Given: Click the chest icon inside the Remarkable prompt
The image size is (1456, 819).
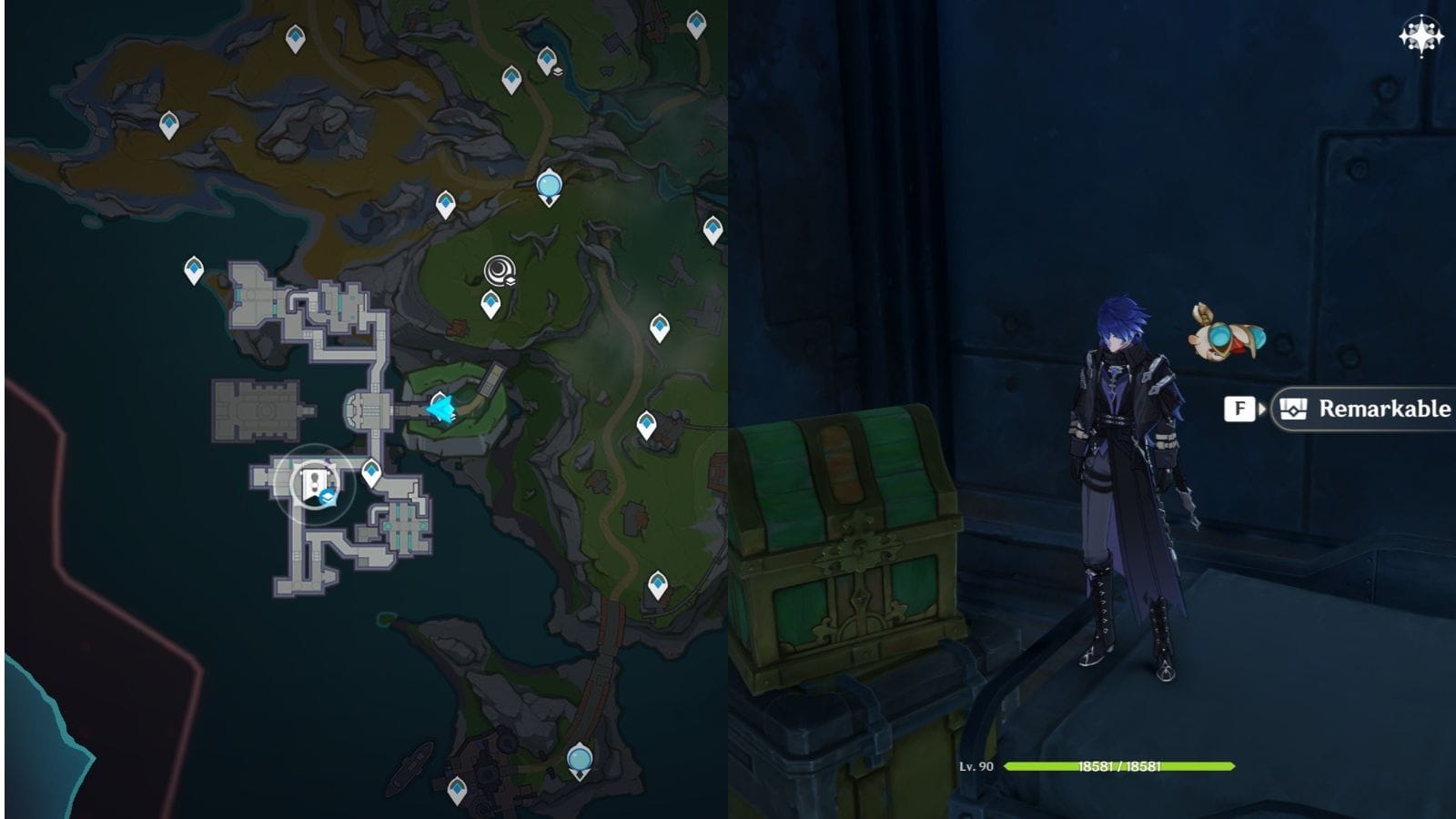Looking at the screenshot, I should pos(1296,409).
